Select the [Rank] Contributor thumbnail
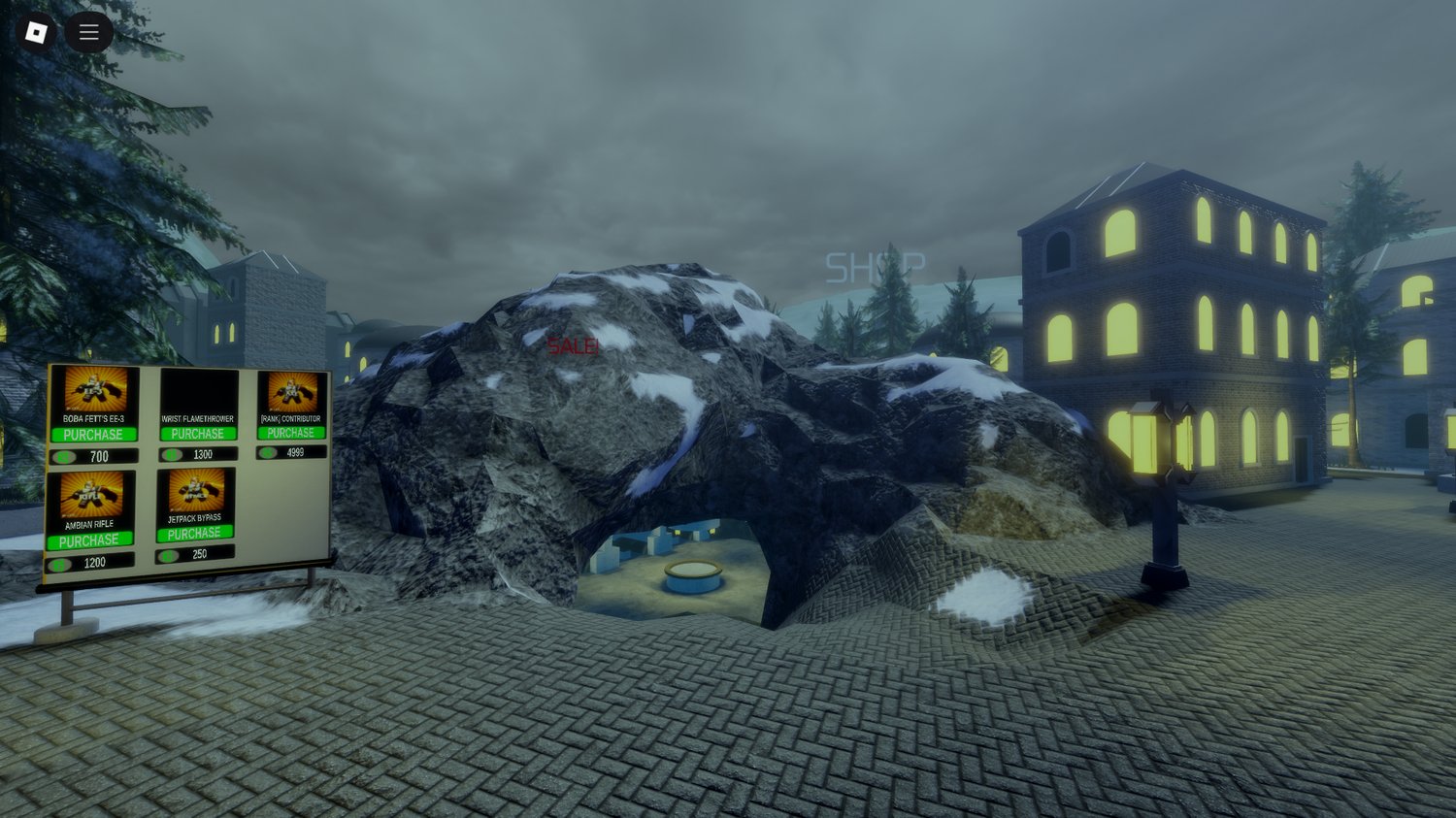1456x818 pixels. click(x=291, y=389)
